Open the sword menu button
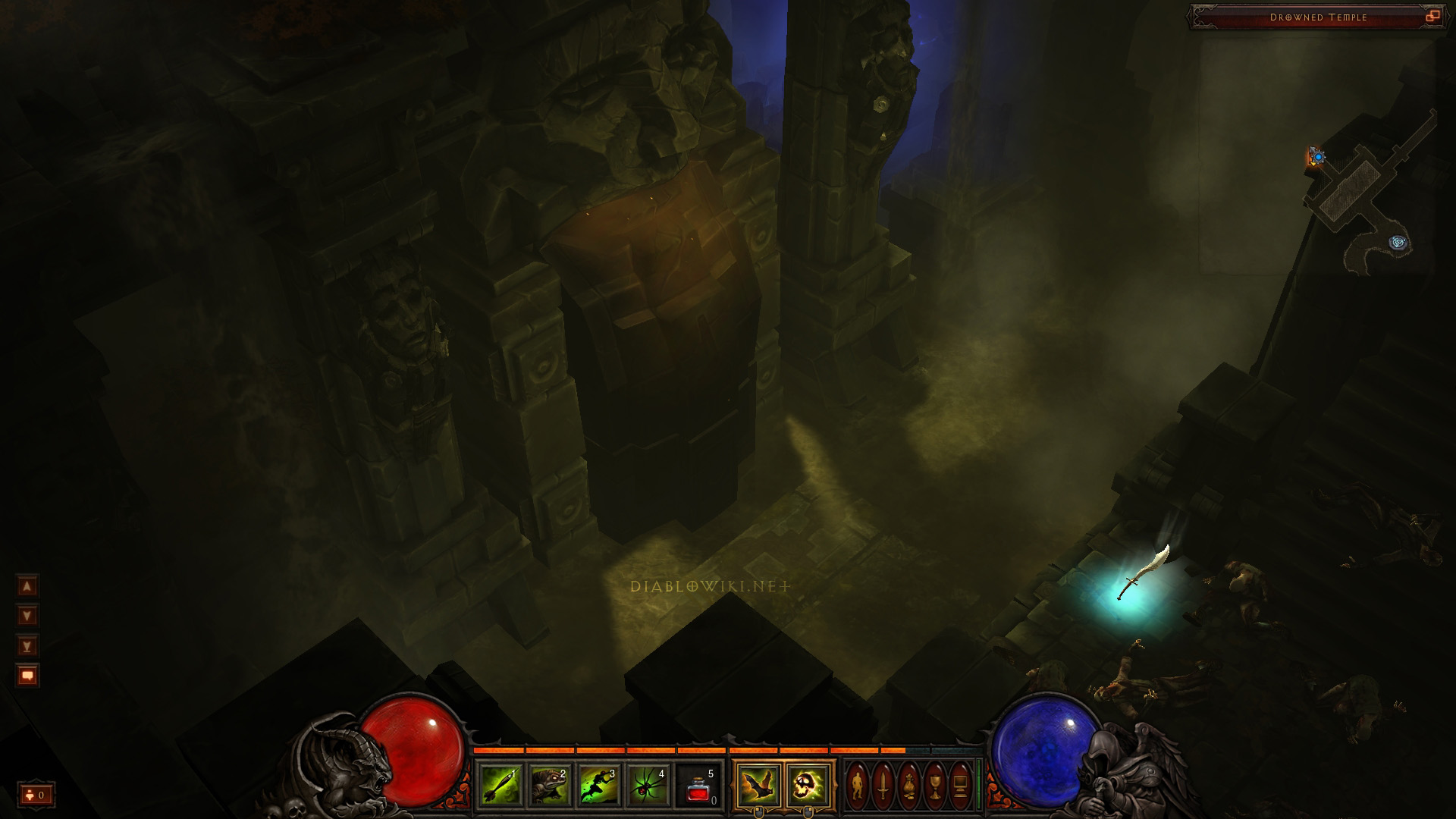 (x=883, y=786)
